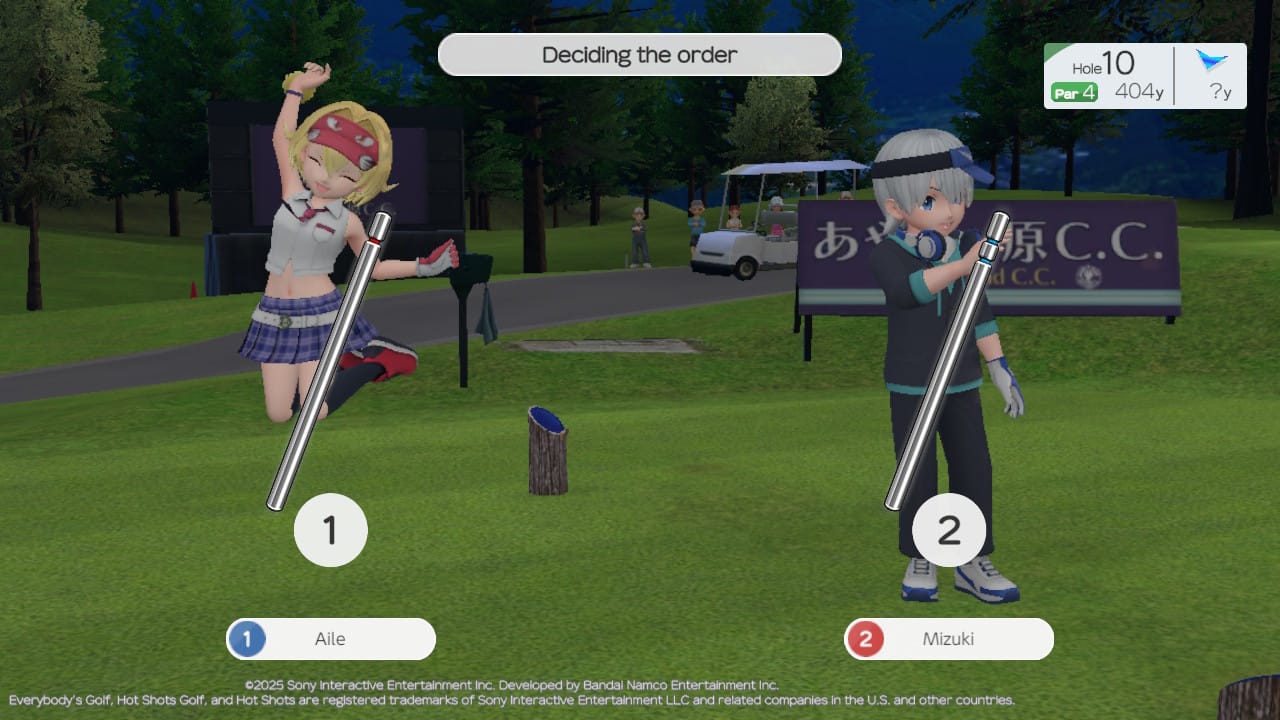The height and width of the screenshot is (720, 1280).
Task: Click the order number 1 circle
Action: [331, 531]
